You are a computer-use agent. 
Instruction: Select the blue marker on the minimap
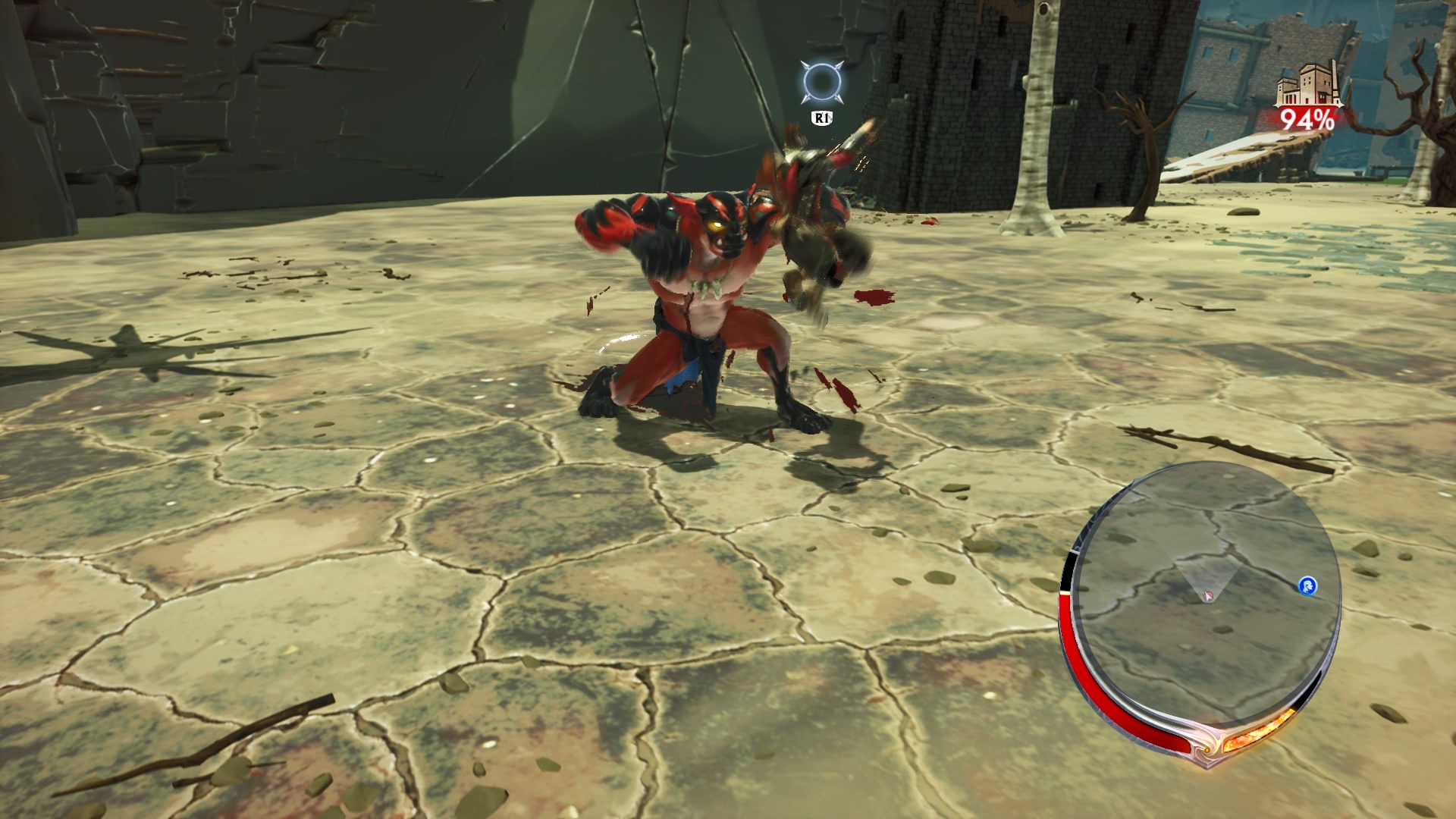tap(1307, 585)
